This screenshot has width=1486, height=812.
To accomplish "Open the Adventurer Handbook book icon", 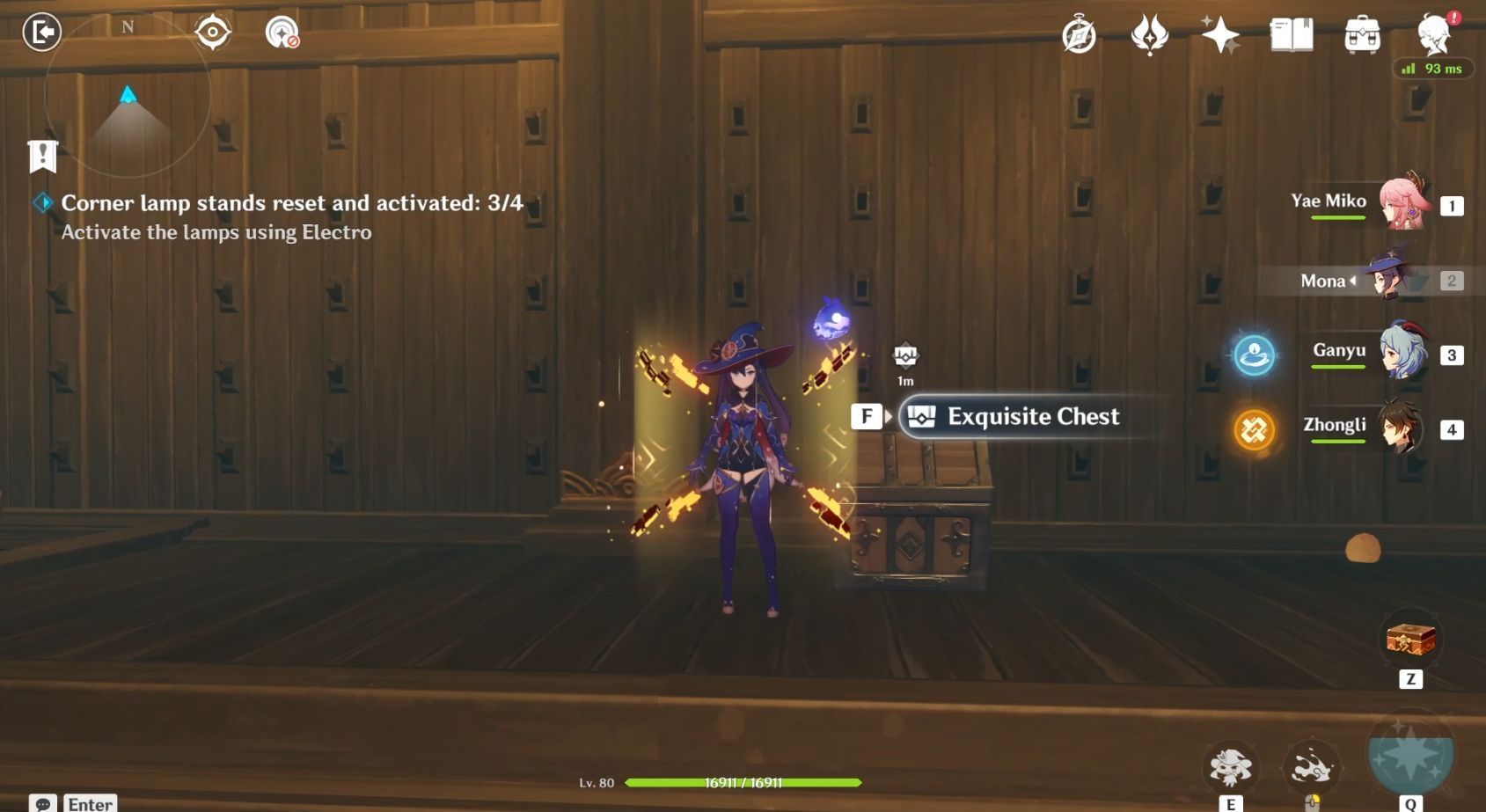I will tap(1291, 35).
